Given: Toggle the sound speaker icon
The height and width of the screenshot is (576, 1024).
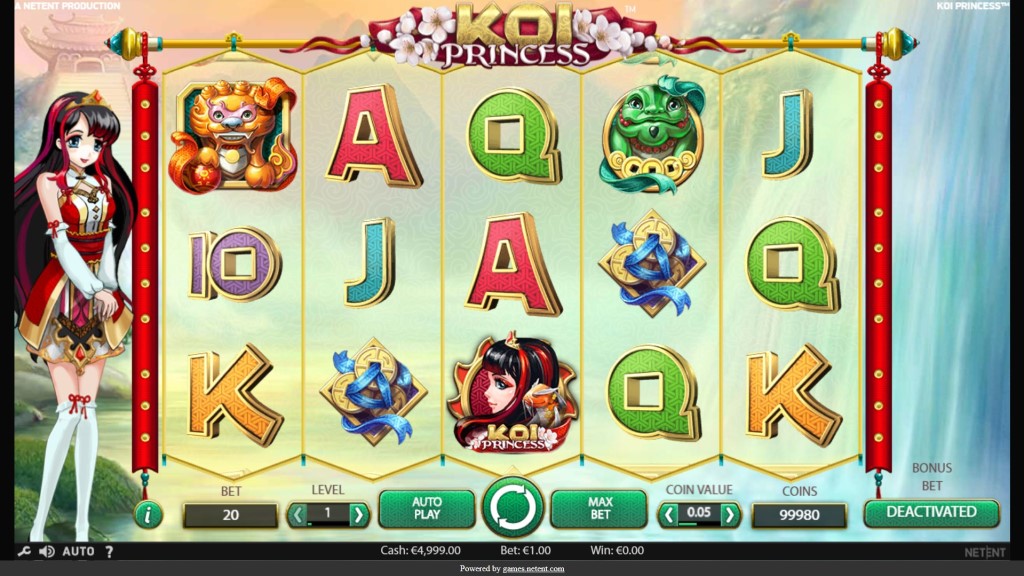Looking at the screenshot, I should pyautogui.click(x=46, y=551).
